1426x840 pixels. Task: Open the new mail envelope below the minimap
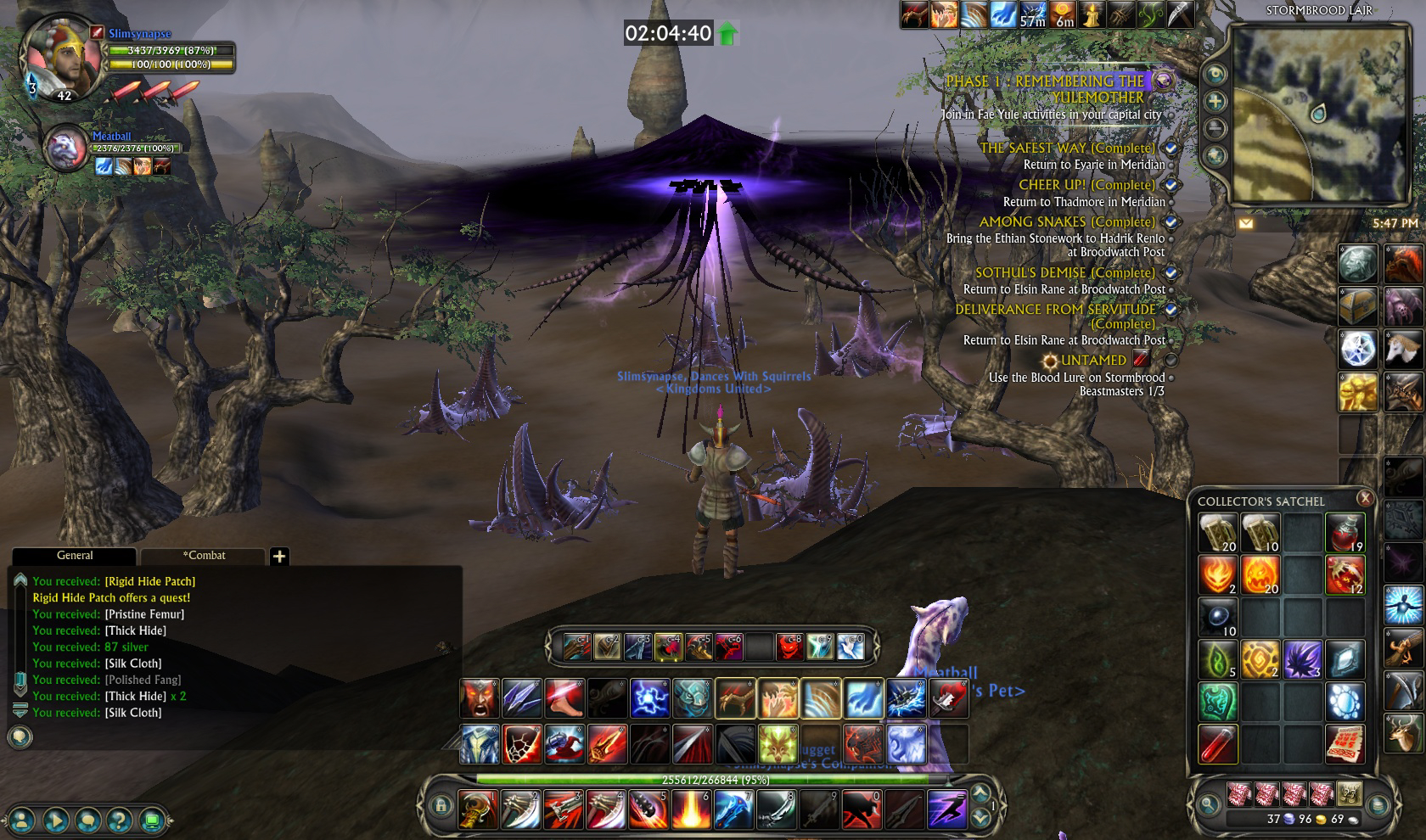point(1244,221)
